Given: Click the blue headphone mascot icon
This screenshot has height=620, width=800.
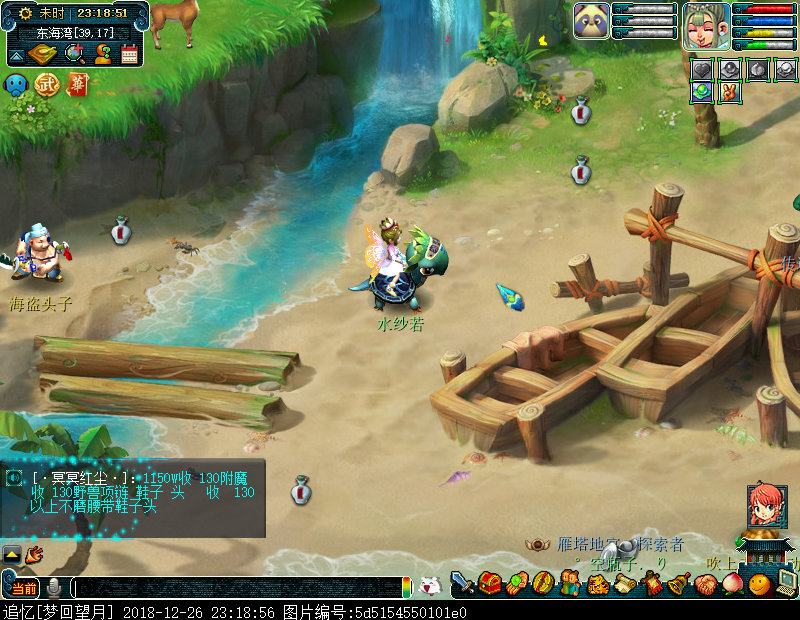Looking at the screenshot, I should (16, 84).
